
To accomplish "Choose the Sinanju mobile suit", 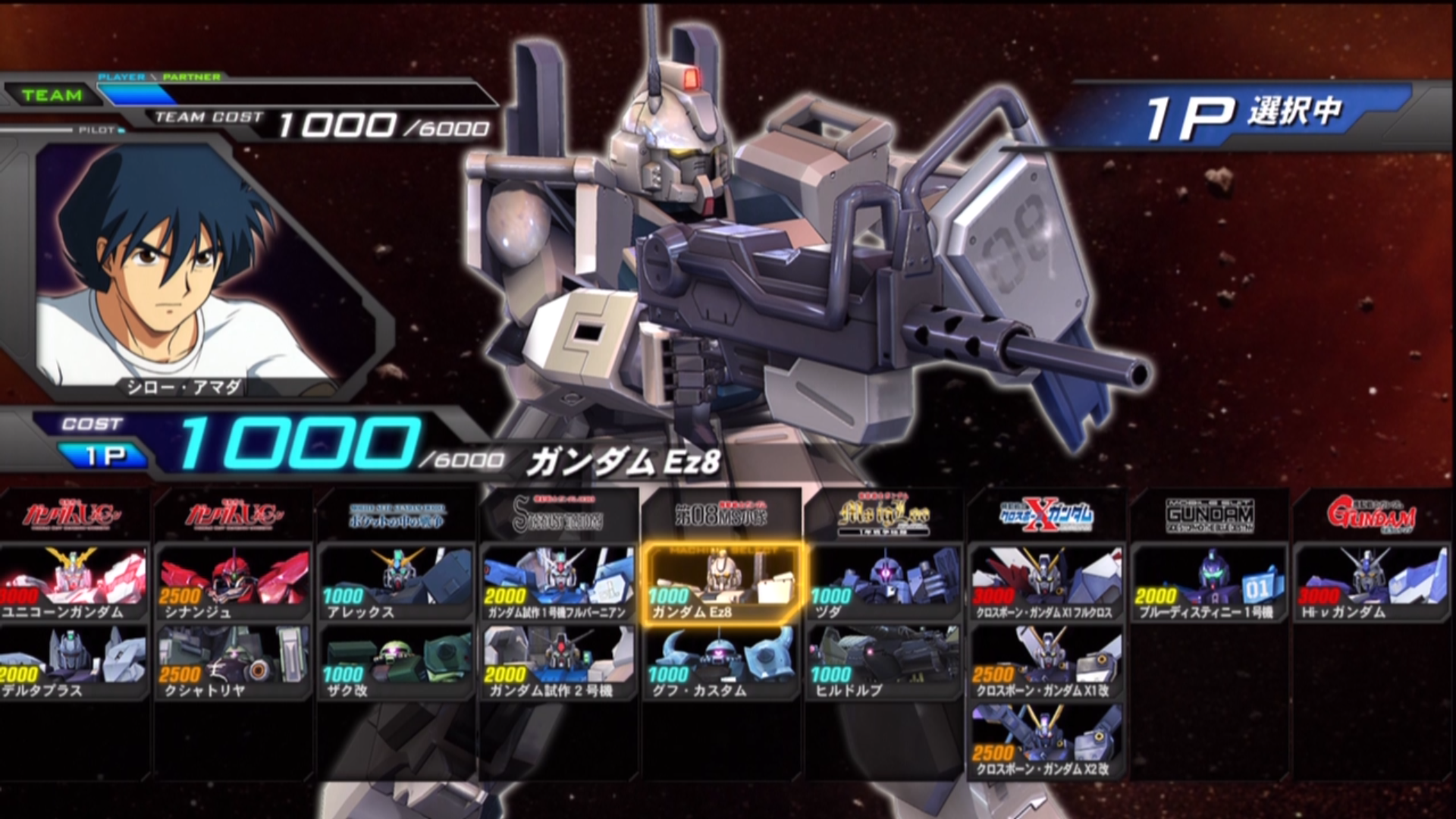I will pos(234,582).
